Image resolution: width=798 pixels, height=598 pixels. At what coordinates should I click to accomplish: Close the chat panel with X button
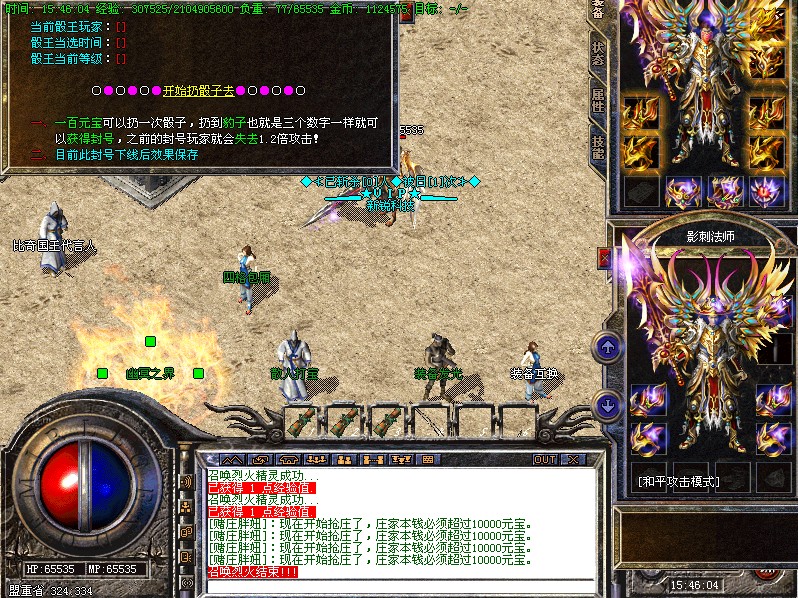pos(572,459)
